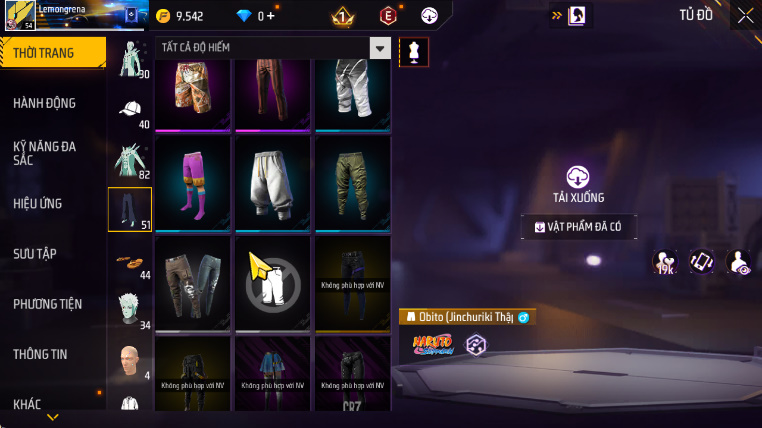Select the white baggy pants with teal stripe
The width and height of the screenshot is (762, 428).
coord(272,183)
